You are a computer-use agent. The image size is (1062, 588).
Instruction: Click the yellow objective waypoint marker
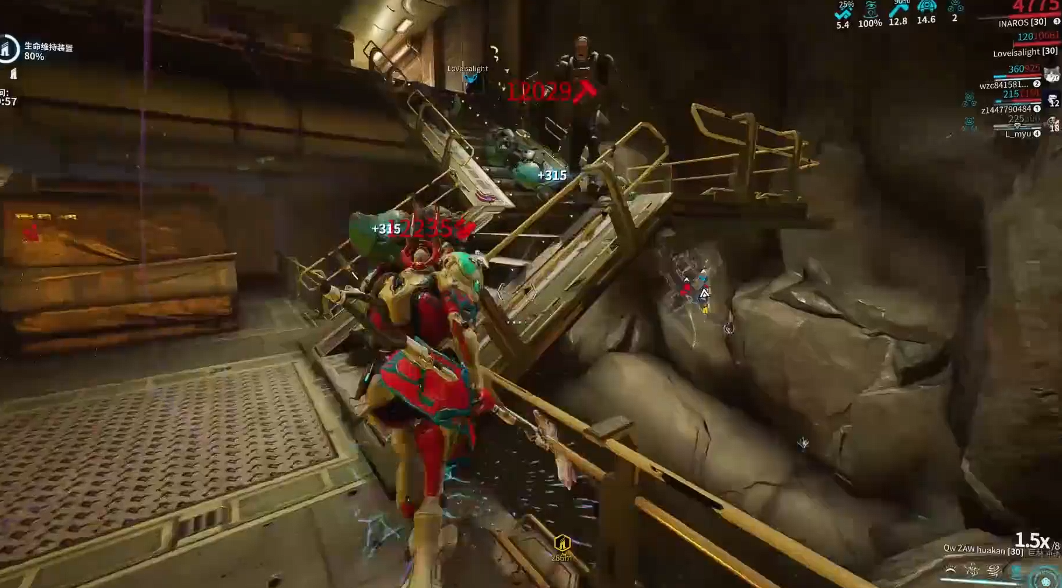562,543
